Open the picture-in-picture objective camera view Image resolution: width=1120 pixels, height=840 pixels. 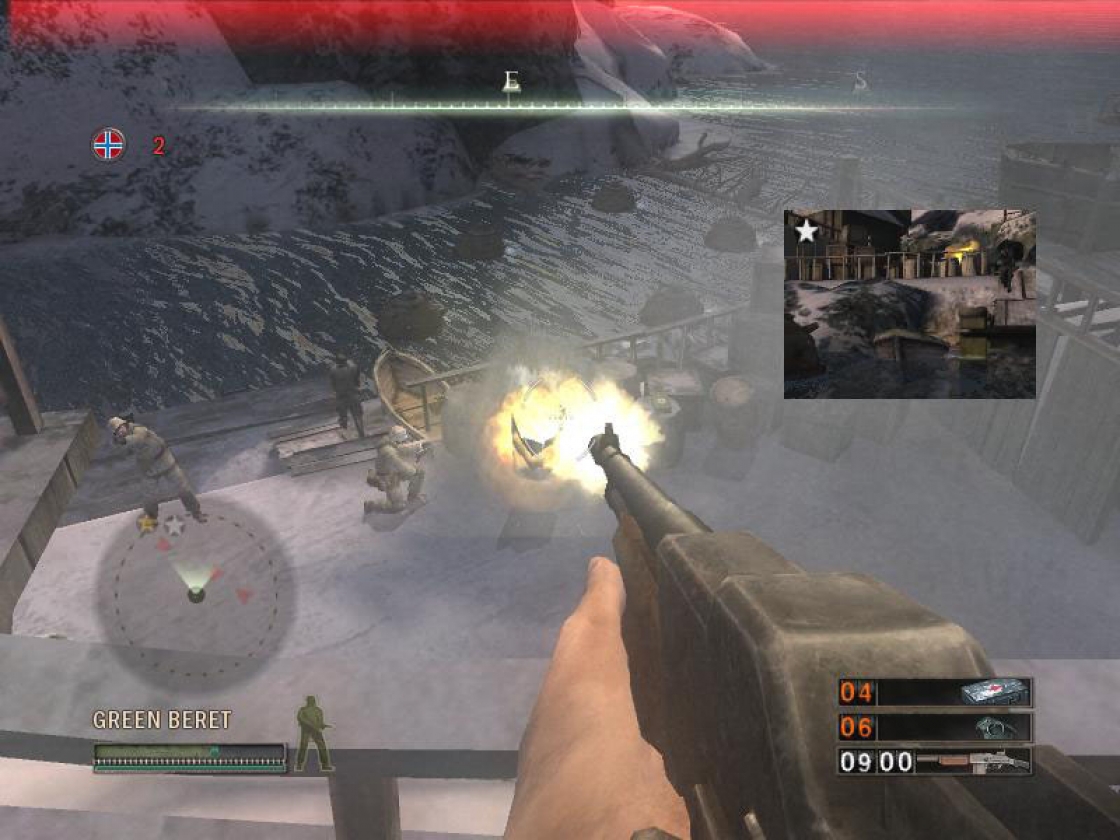point(909,304)
